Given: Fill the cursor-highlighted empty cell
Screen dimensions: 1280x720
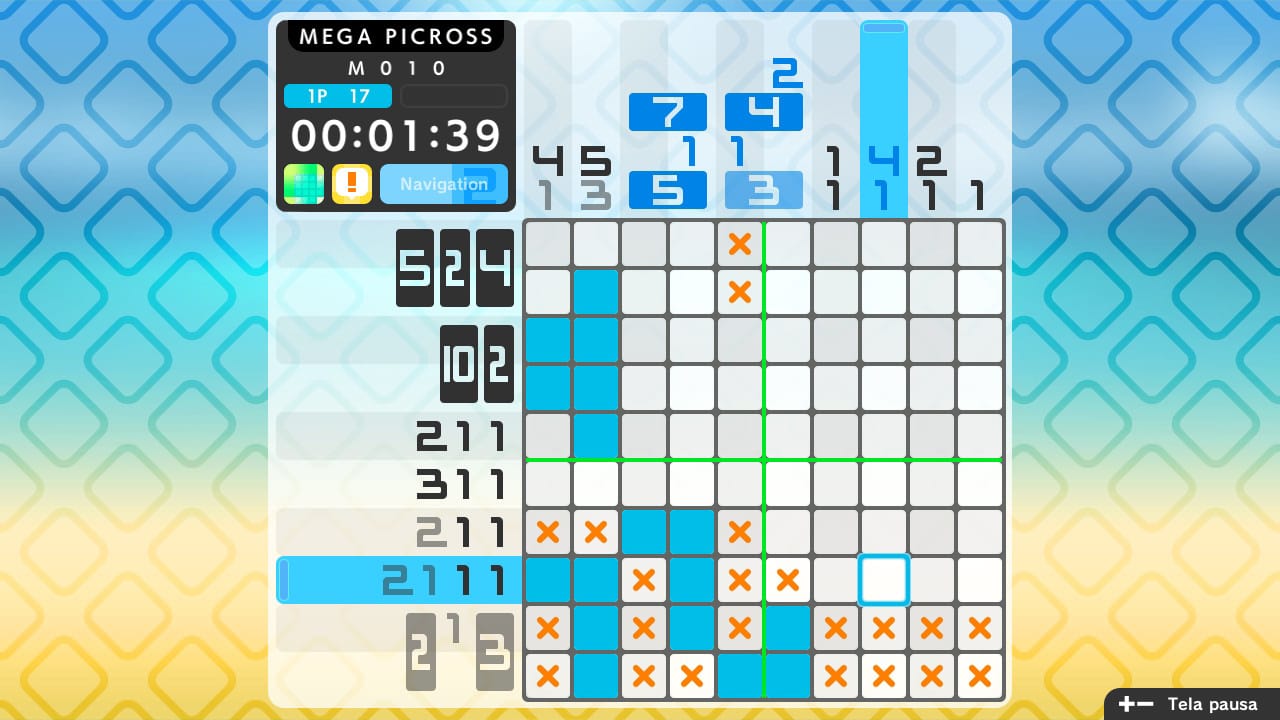Looking at the screenshot, I should [883, 580].
